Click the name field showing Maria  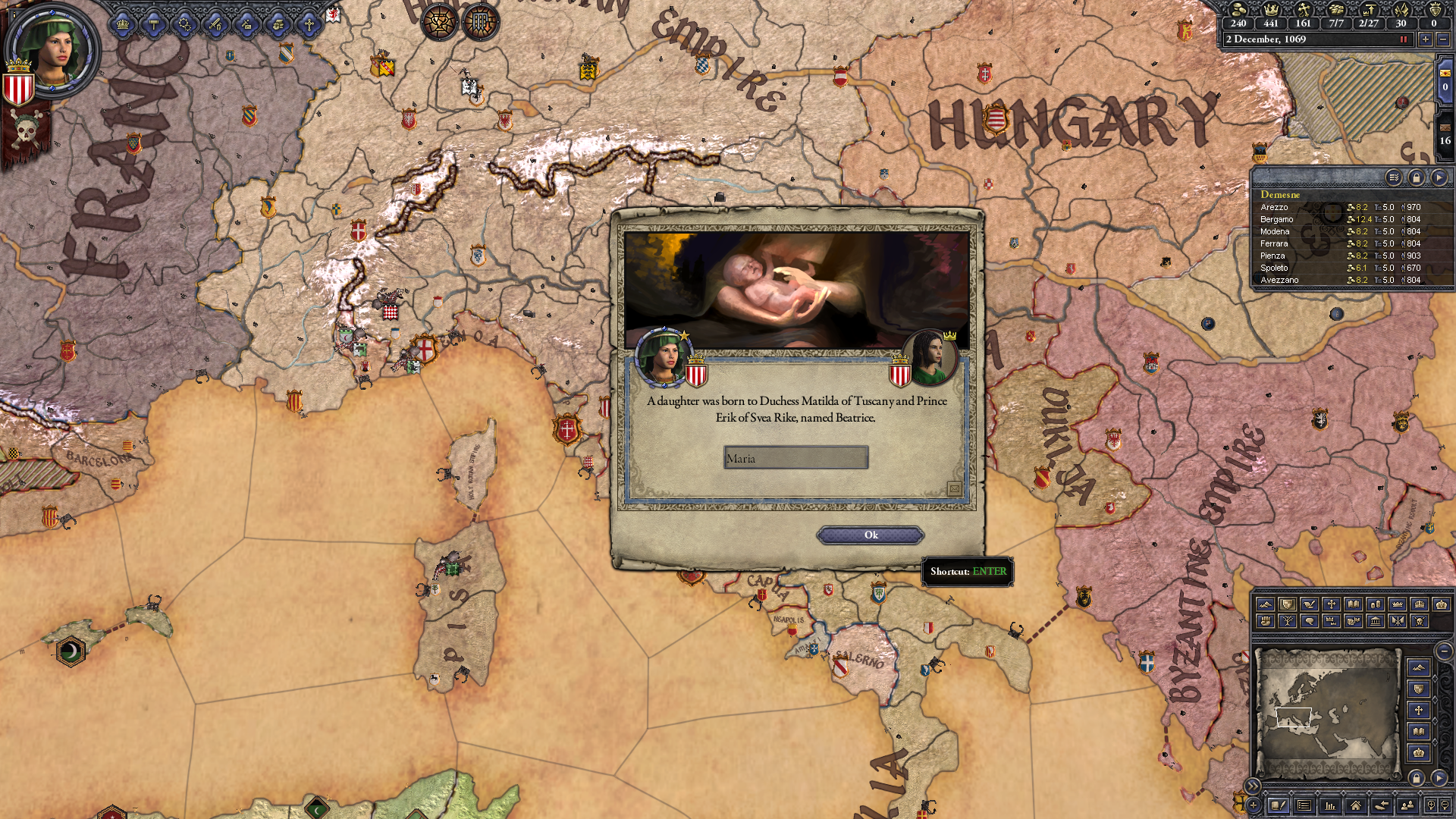pyautogui.click(x=795, y=458)
